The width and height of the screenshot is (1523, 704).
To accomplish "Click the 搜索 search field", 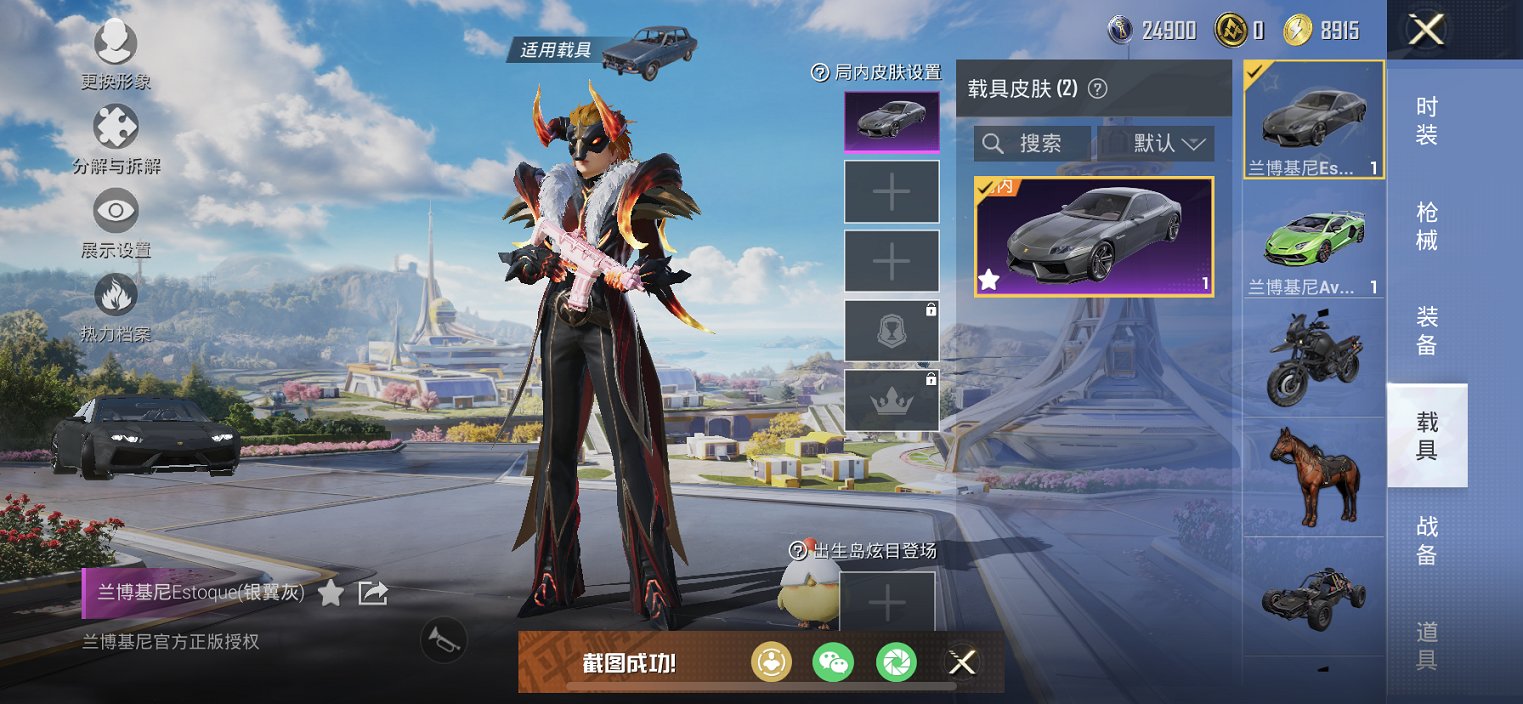I will pyautogui.click(x=1033, y=143).
